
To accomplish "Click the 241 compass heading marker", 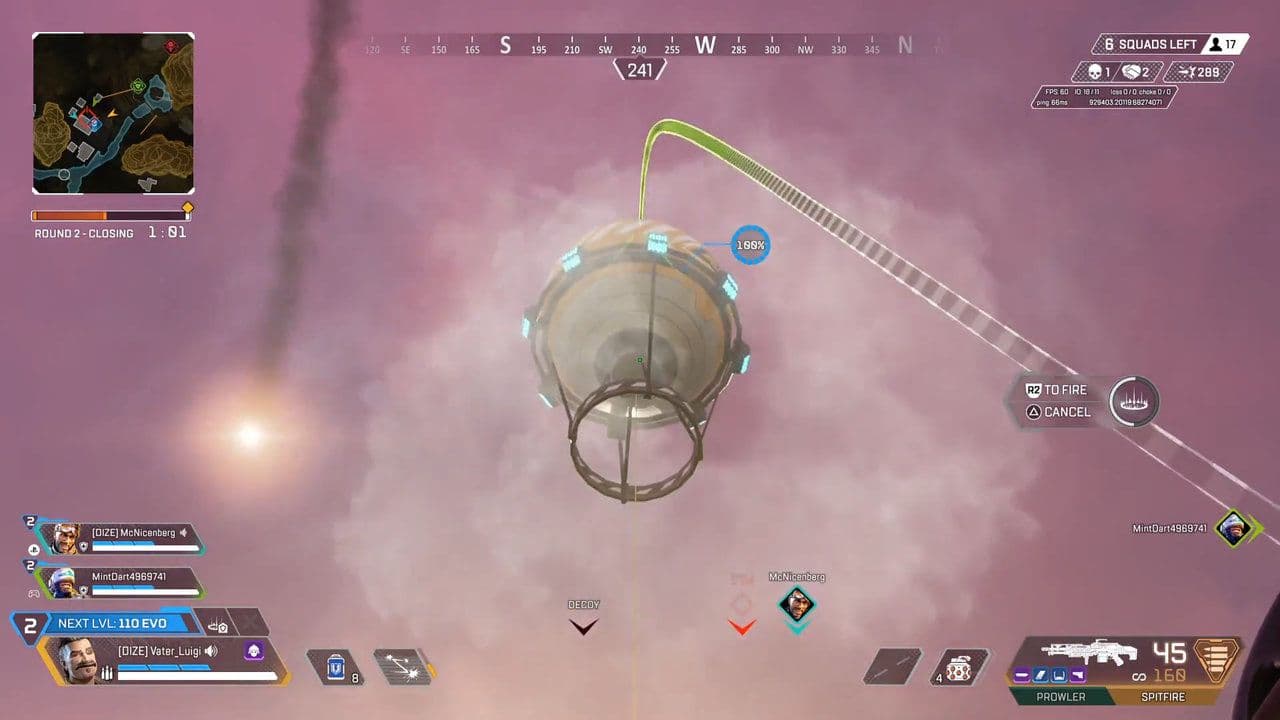I will point(640,69).
